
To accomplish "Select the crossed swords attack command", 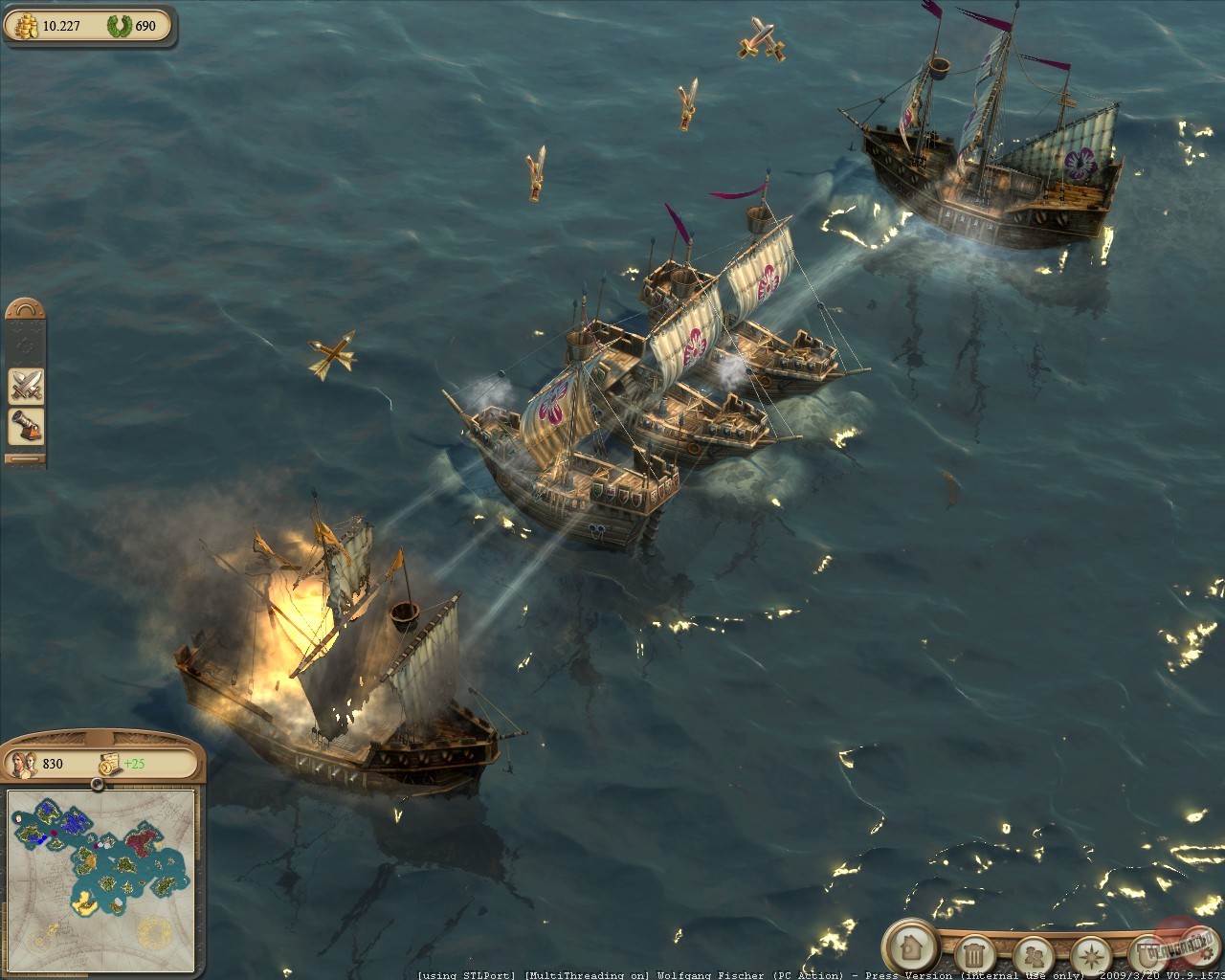I will coord(26,386).
